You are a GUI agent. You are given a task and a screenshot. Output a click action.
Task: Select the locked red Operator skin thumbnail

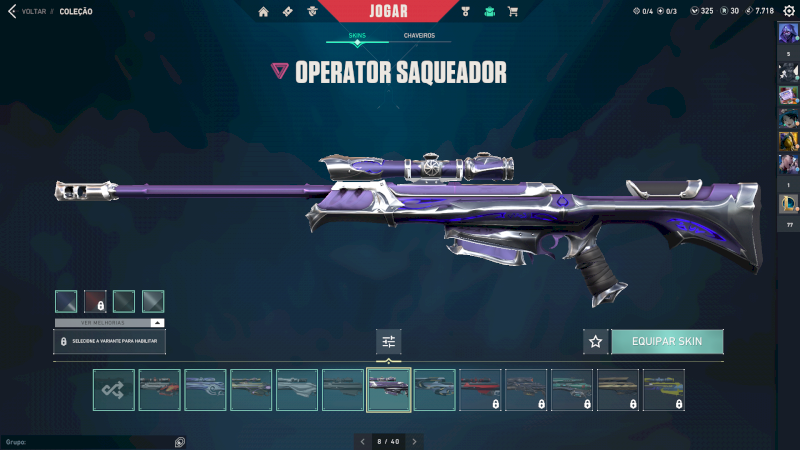(x=480, y=390)
